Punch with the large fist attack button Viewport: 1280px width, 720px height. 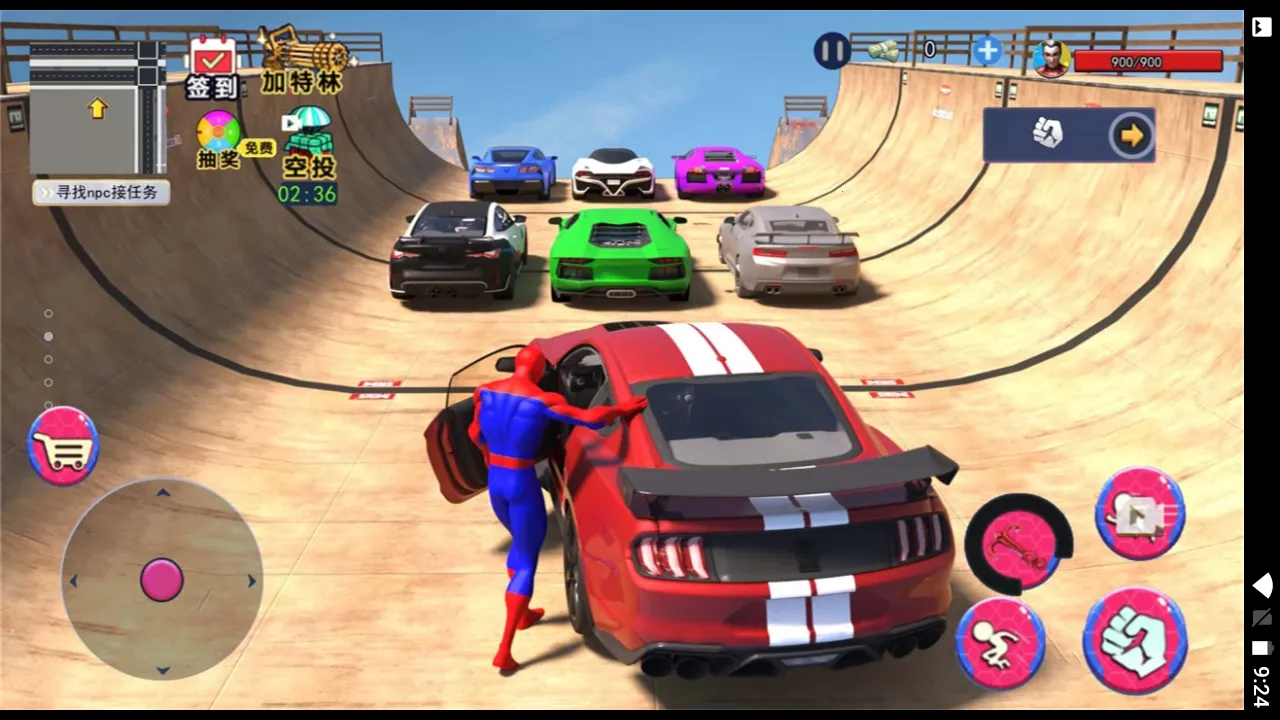(x=1135, y=641)
